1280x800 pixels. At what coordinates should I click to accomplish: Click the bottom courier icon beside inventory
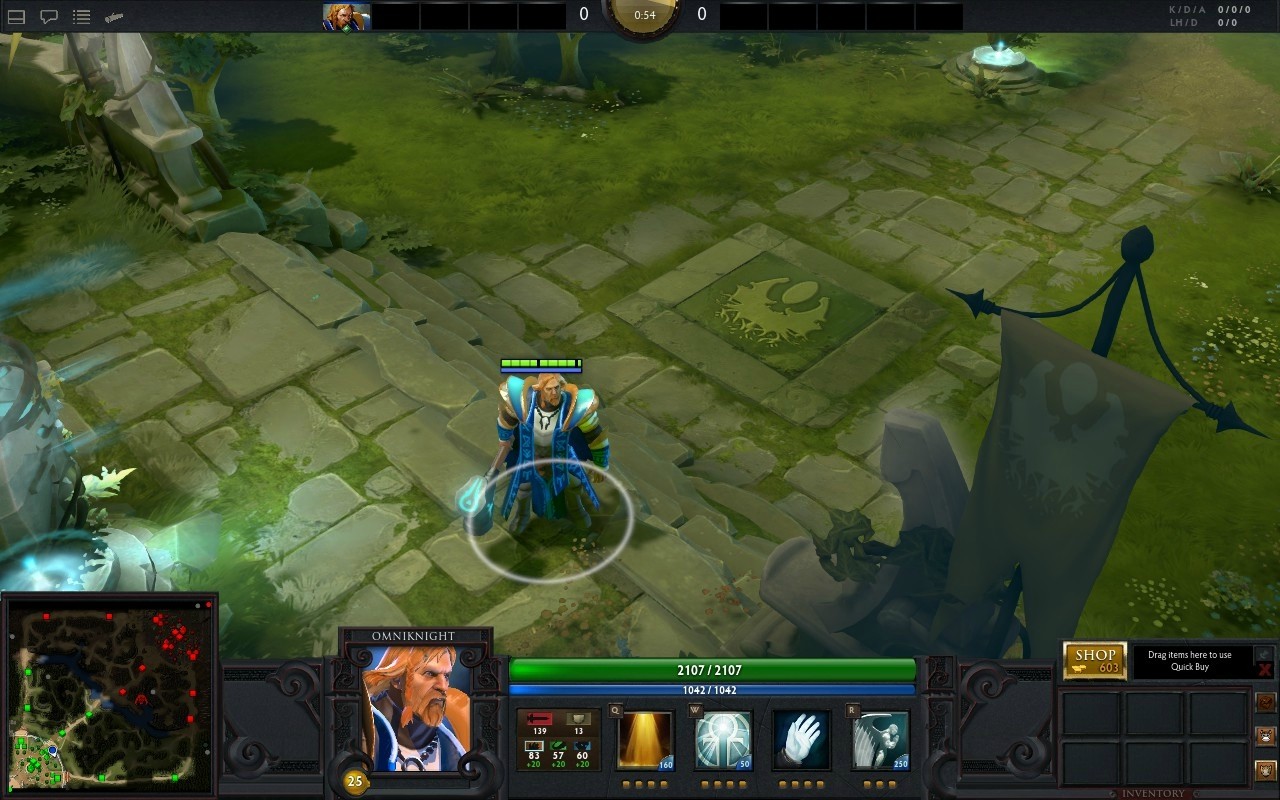tap(1265, 770)
